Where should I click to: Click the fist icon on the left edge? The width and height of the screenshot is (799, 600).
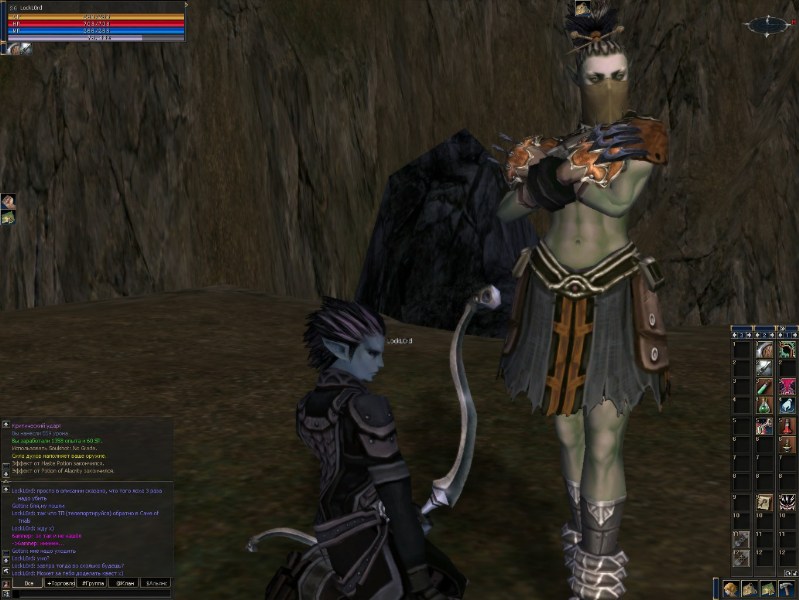click(8, 202)
